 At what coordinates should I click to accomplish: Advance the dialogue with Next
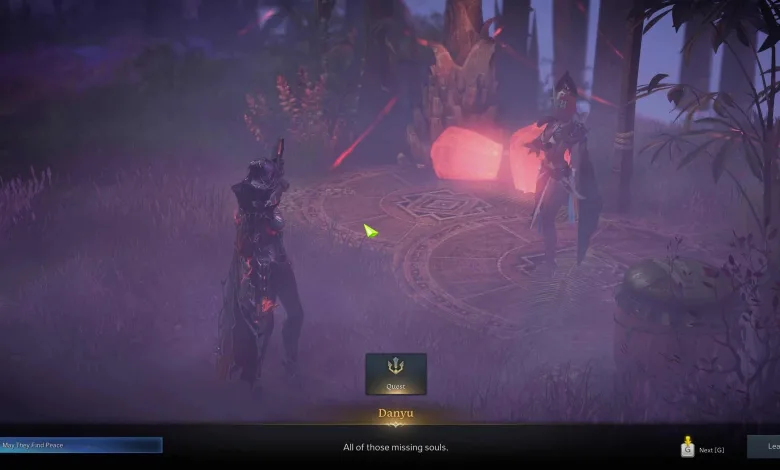703,449
